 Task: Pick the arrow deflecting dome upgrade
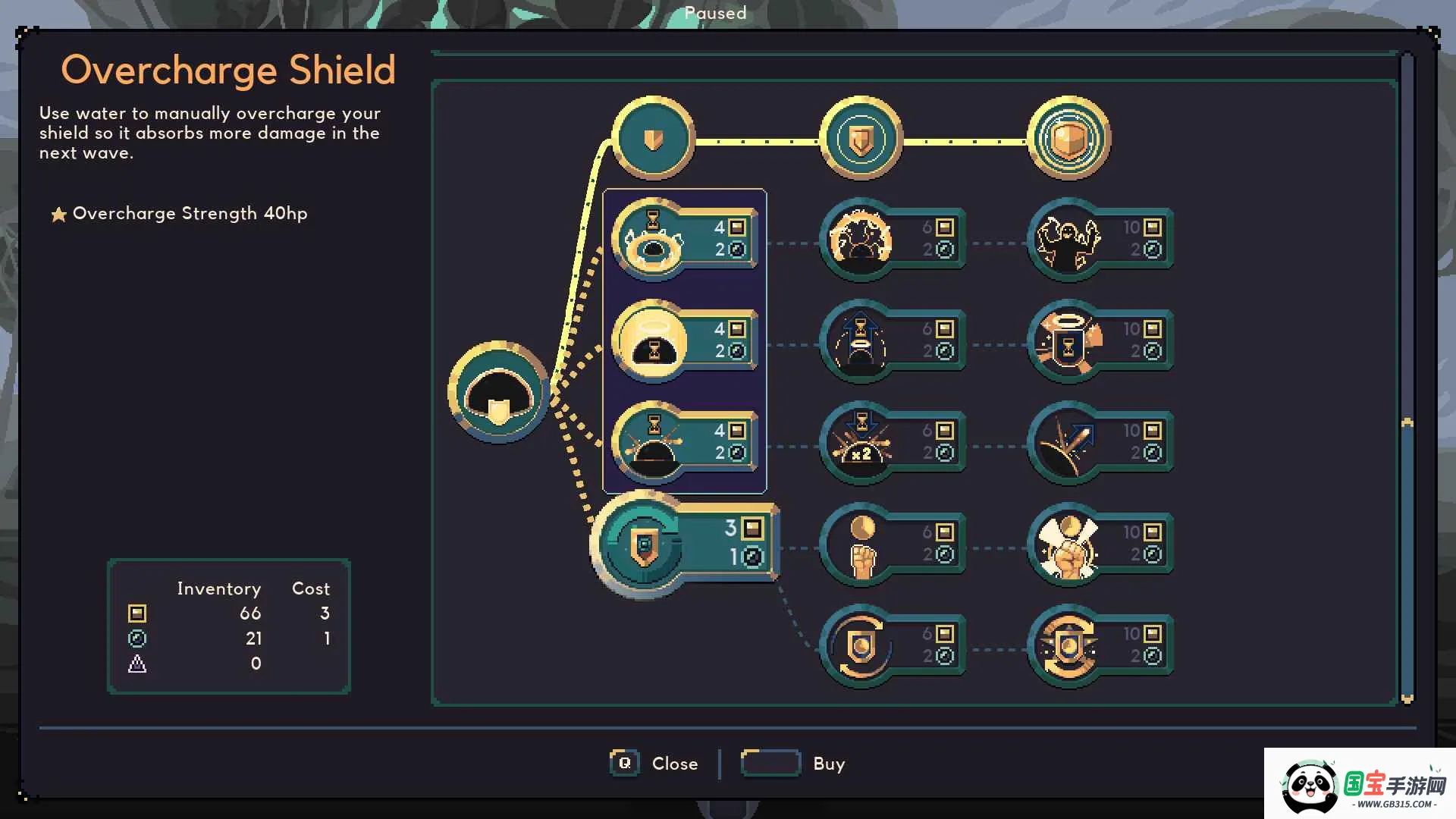1068,443
